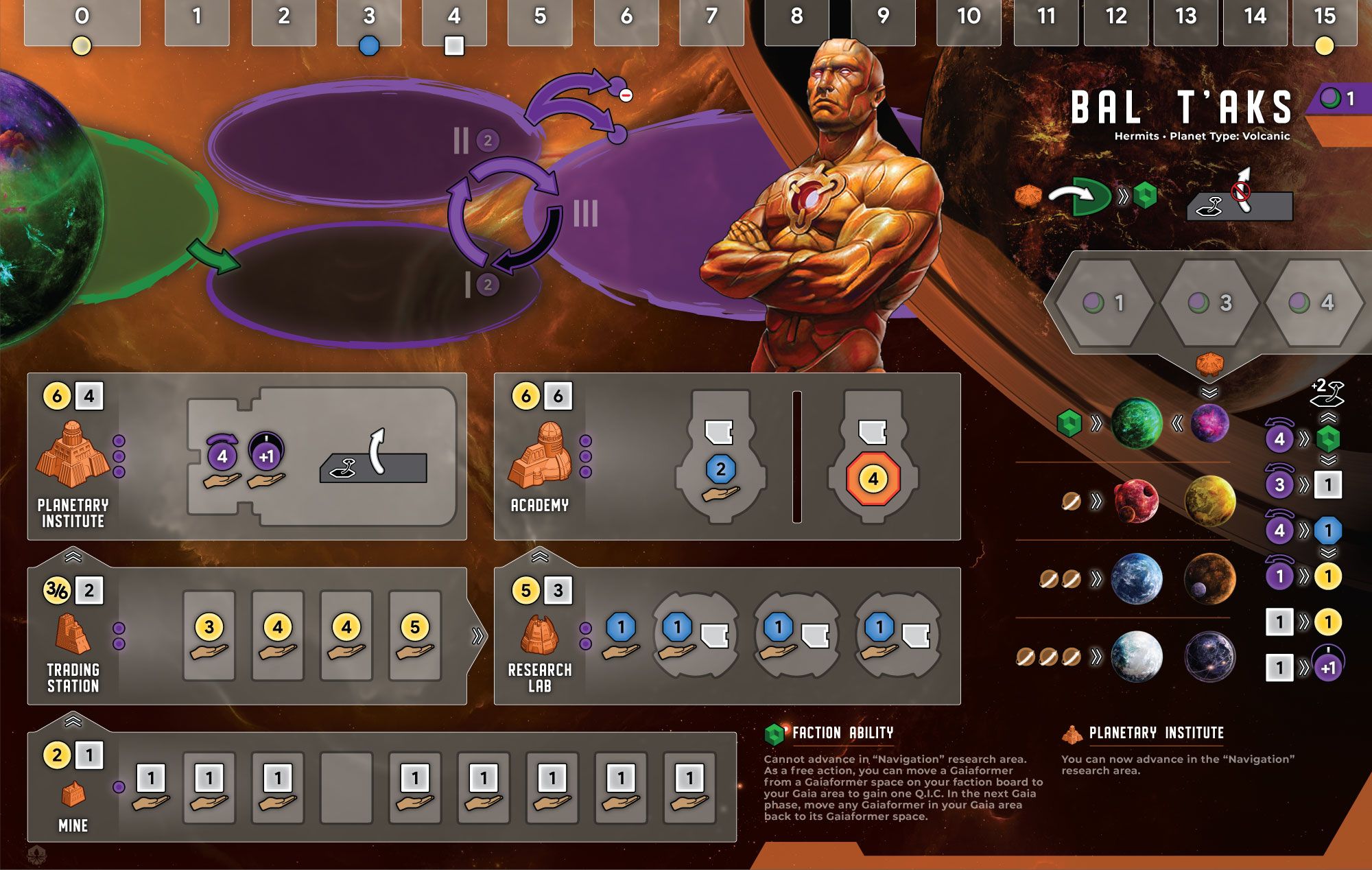Click the empty mine slot
The height and width of the screenshot is (870, 1372).
point(346,787)
